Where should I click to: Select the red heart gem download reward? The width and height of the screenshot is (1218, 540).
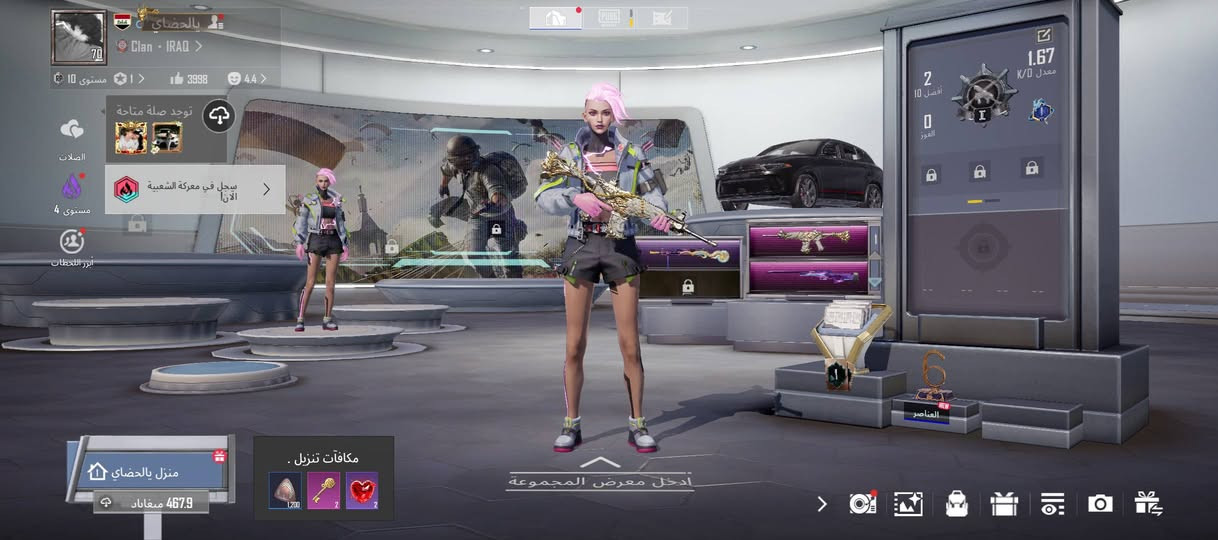coord(362,491)
